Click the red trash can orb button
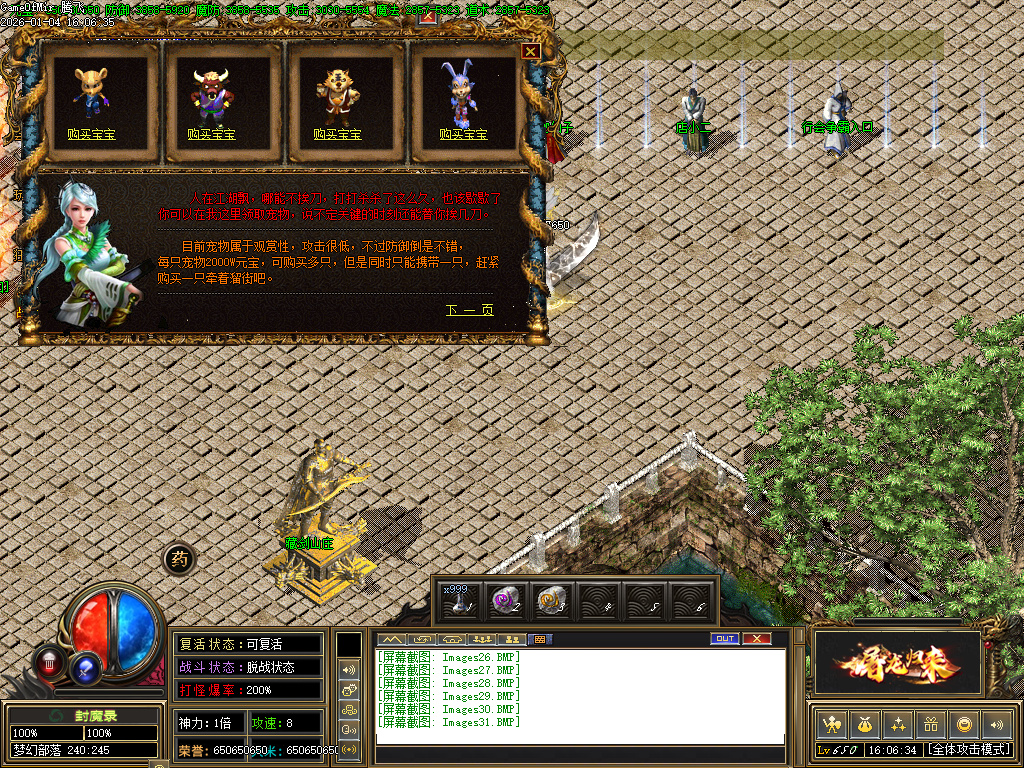The width and height of the screenshot is (1024, 768). [48, 661]
